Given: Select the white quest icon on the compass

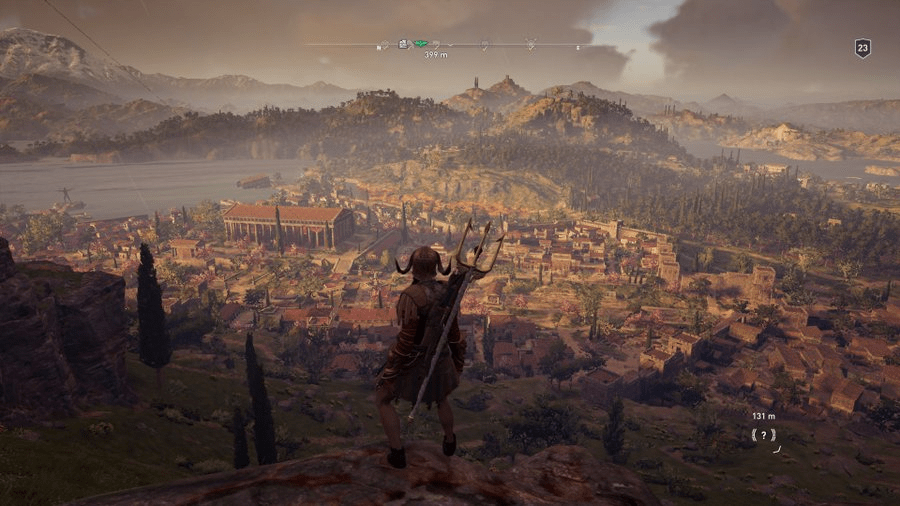Looking at the screenshot, I should [x=402, y=43].
